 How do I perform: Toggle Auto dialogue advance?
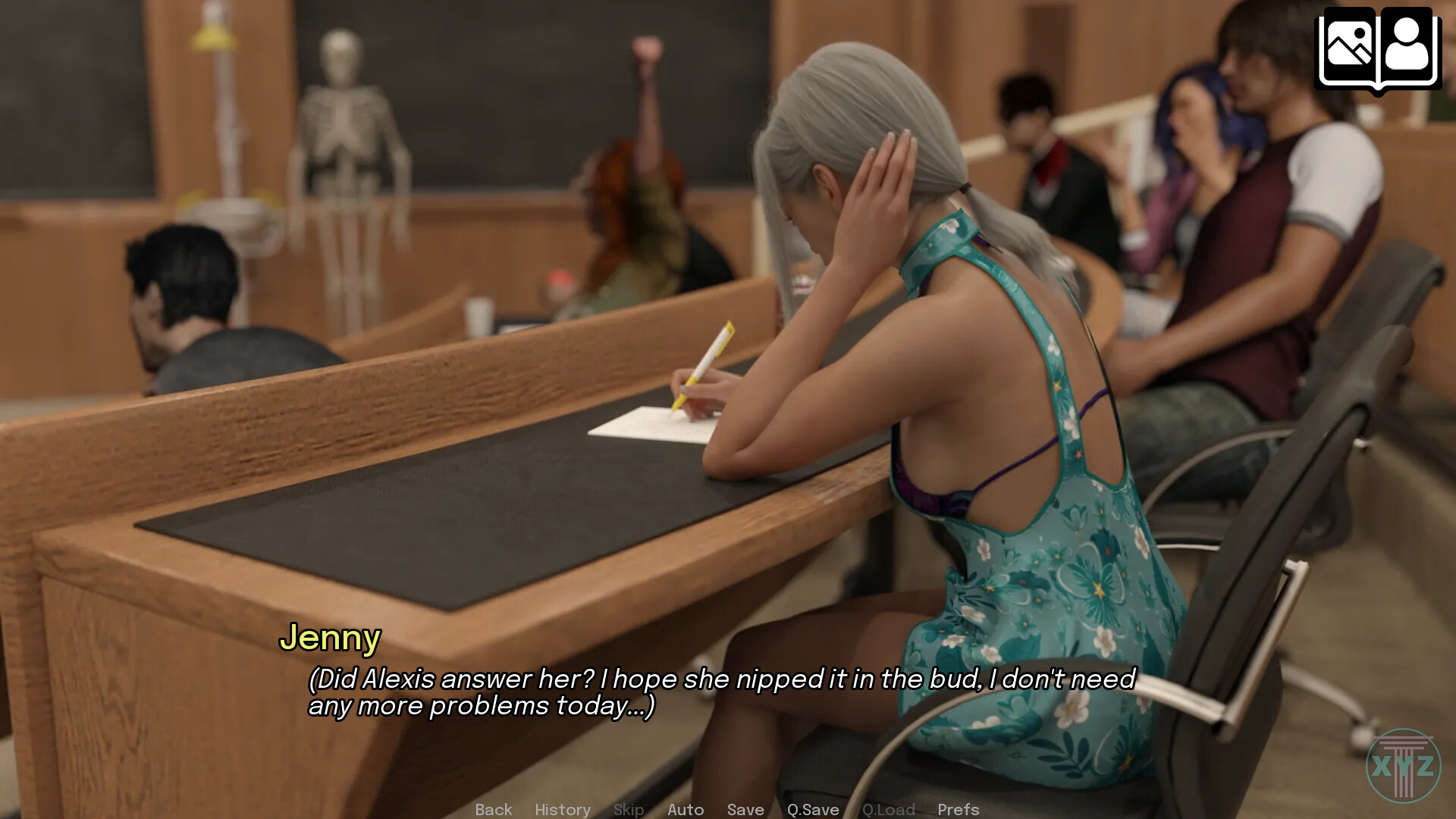click(x=686, y=809)
